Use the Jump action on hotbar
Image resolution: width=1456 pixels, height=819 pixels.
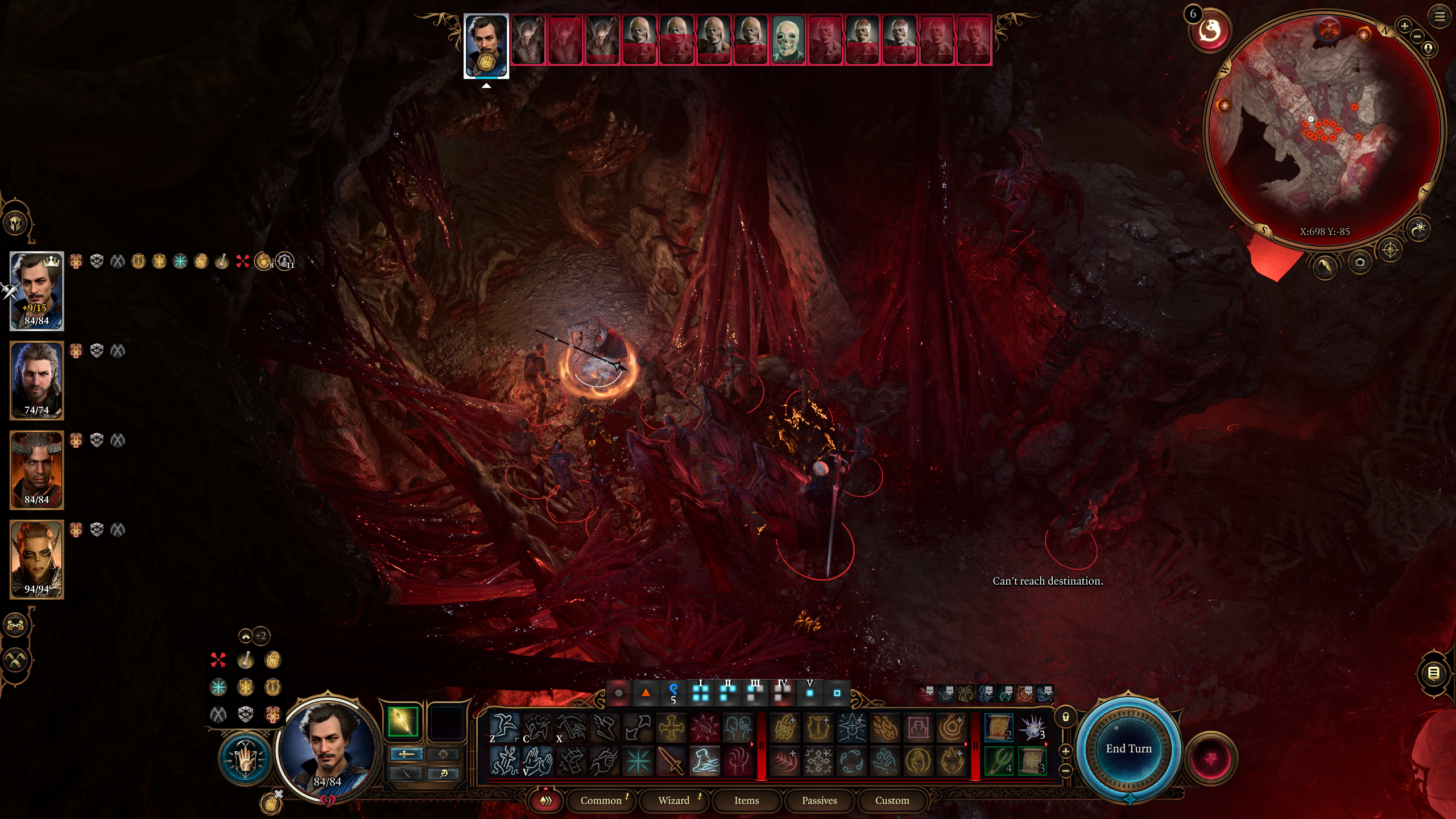coord(504,727)
